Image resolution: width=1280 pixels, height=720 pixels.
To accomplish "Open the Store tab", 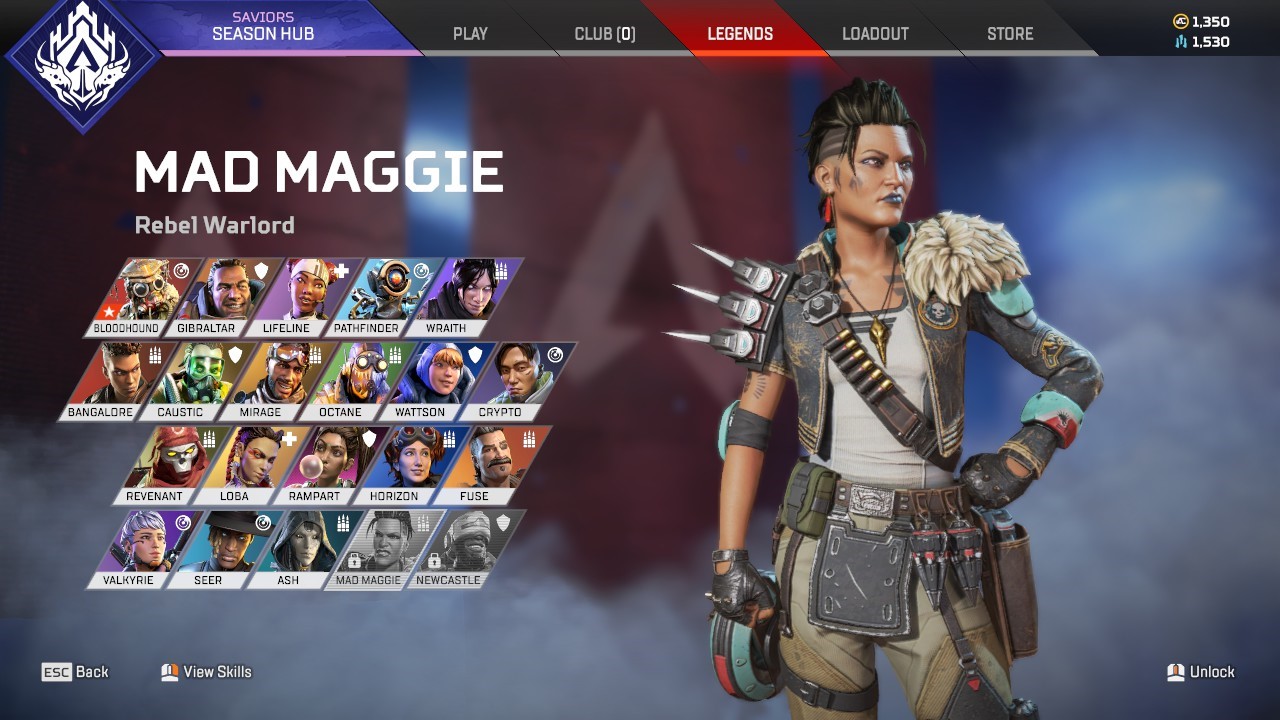I will click(x=1010, y=34).
